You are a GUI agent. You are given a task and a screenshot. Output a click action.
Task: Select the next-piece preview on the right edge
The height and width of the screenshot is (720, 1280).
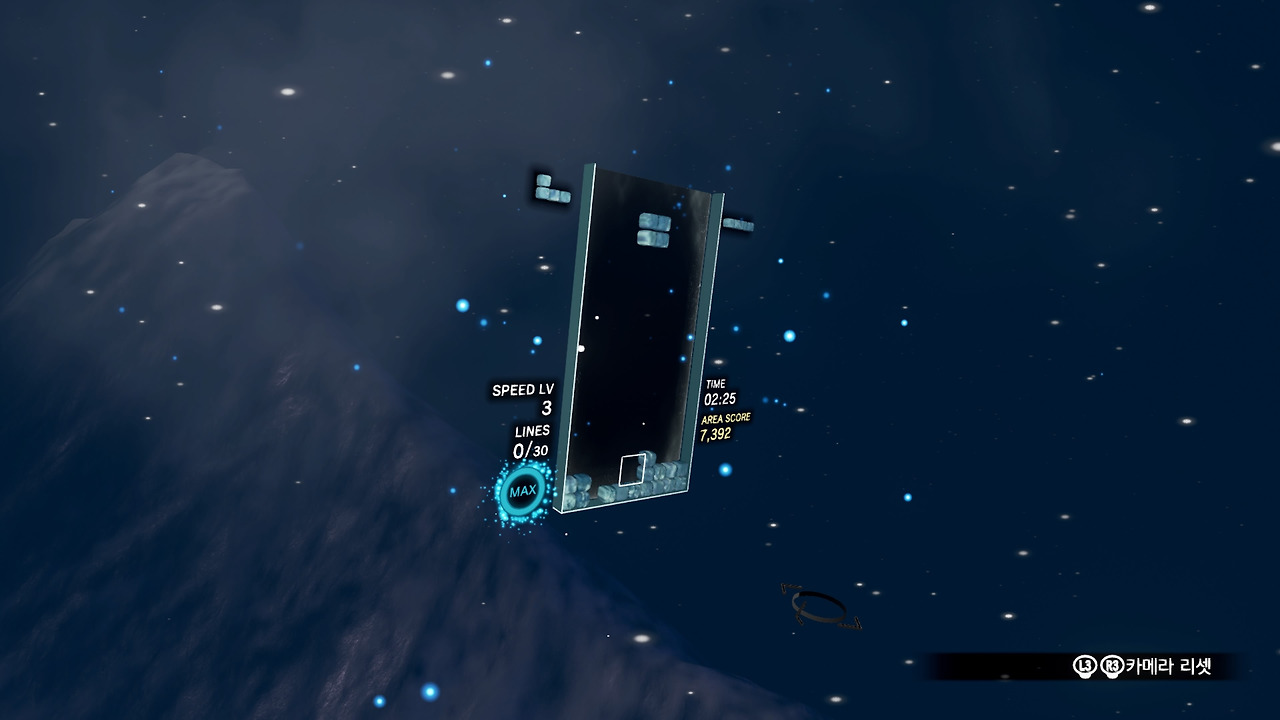tap(738, 224)
